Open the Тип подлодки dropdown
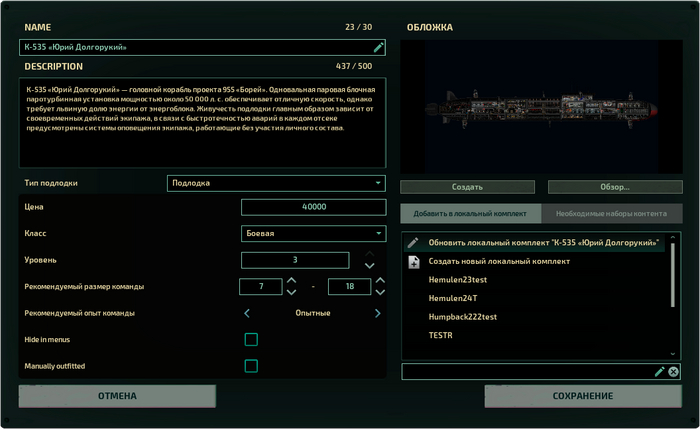This screenshot has height=429, width=700. click(x=275, y=183)
